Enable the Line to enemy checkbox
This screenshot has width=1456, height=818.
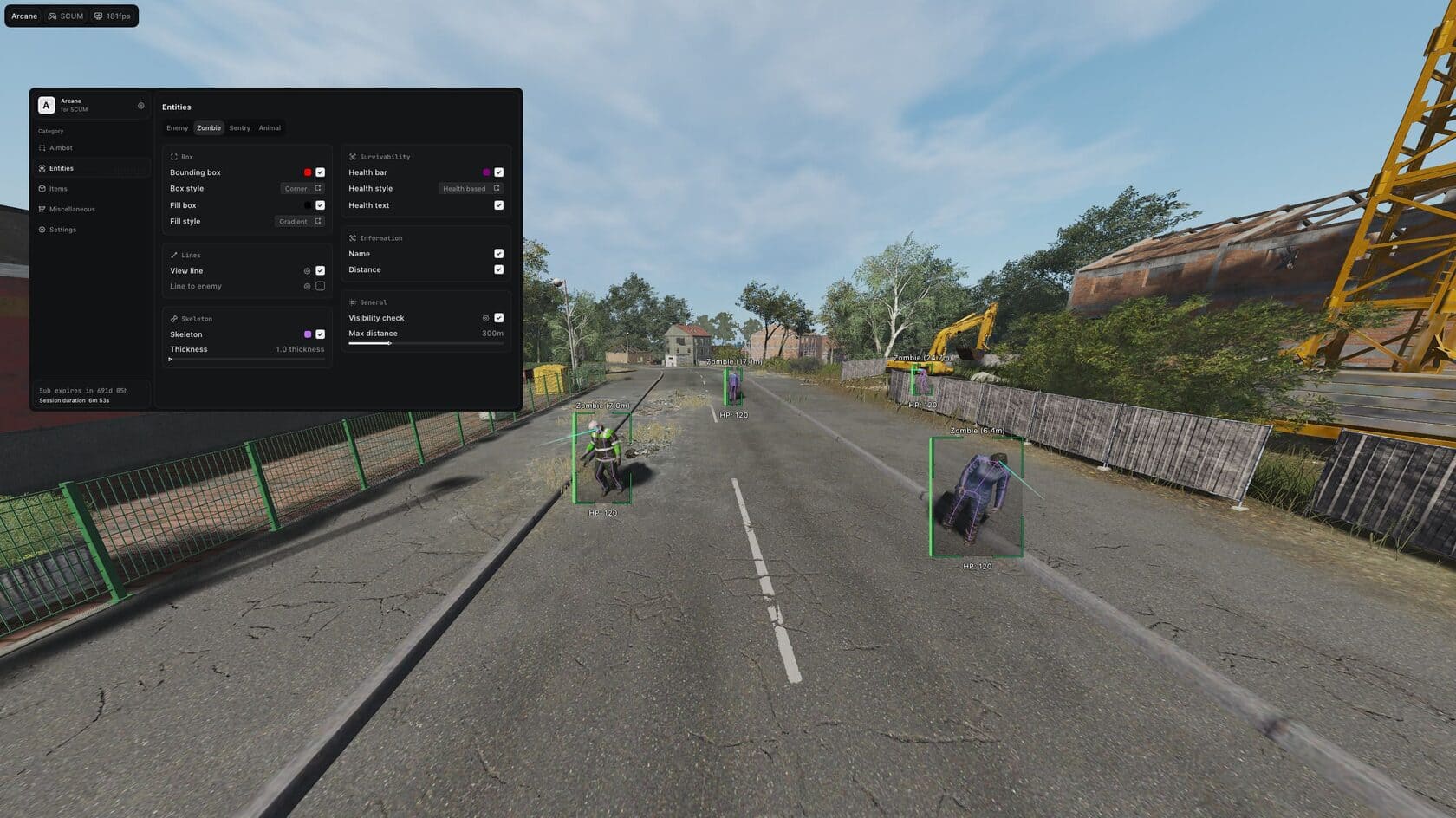[x=321, y=286]
